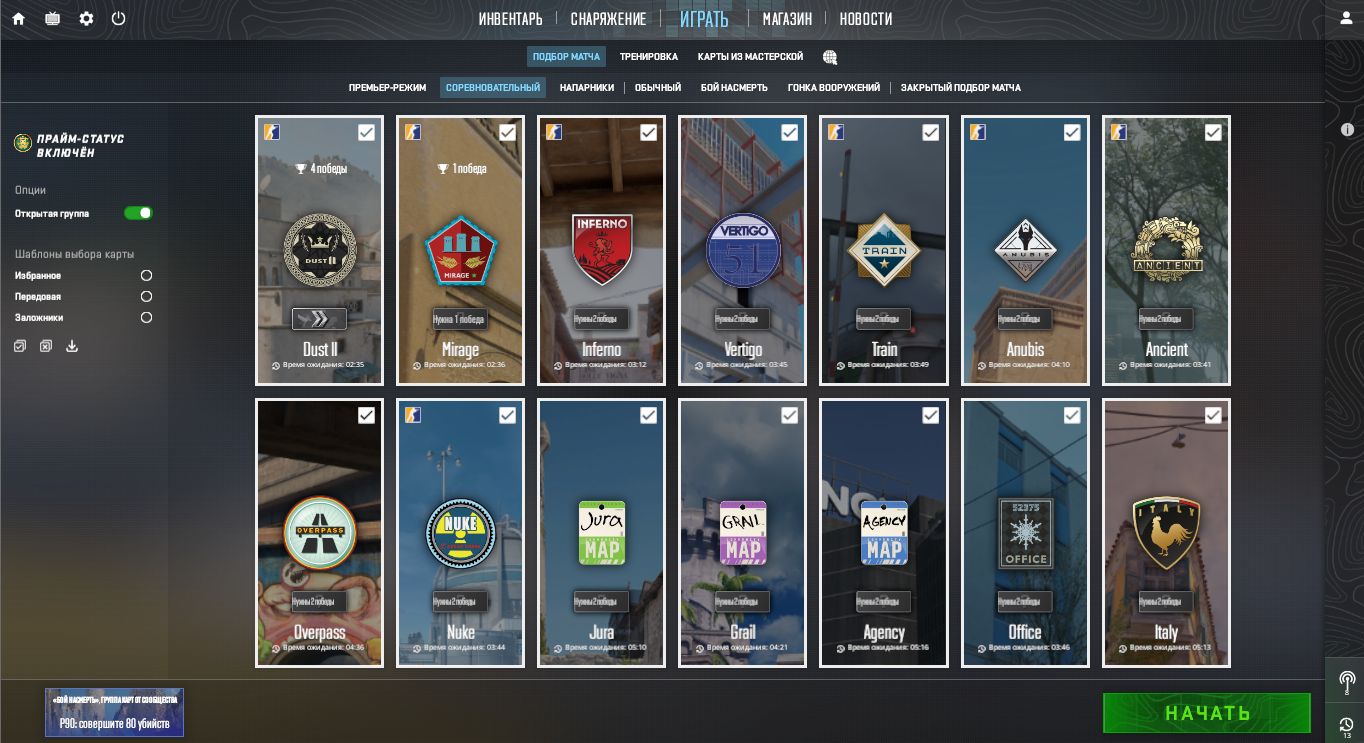Open the НОВОСТИ news page
The width and height of the screenshot is (1364, 743).
click(865, 19)
